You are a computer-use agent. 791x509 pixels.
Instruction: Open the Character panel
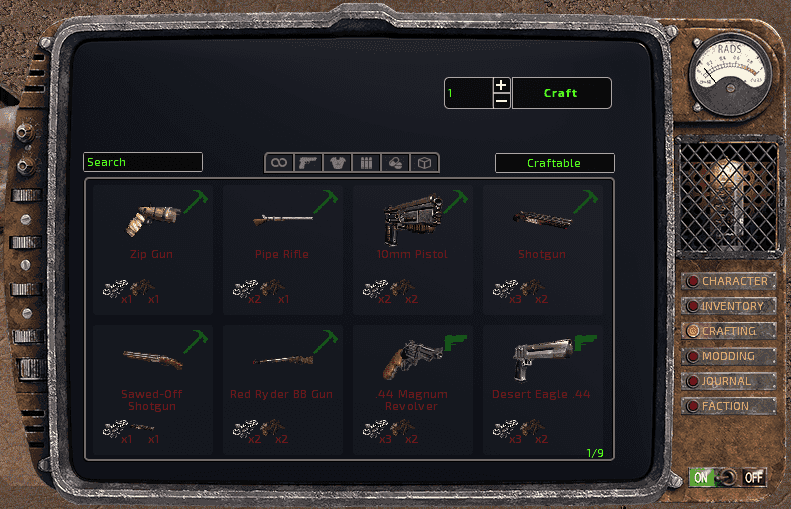pos(731,282)
